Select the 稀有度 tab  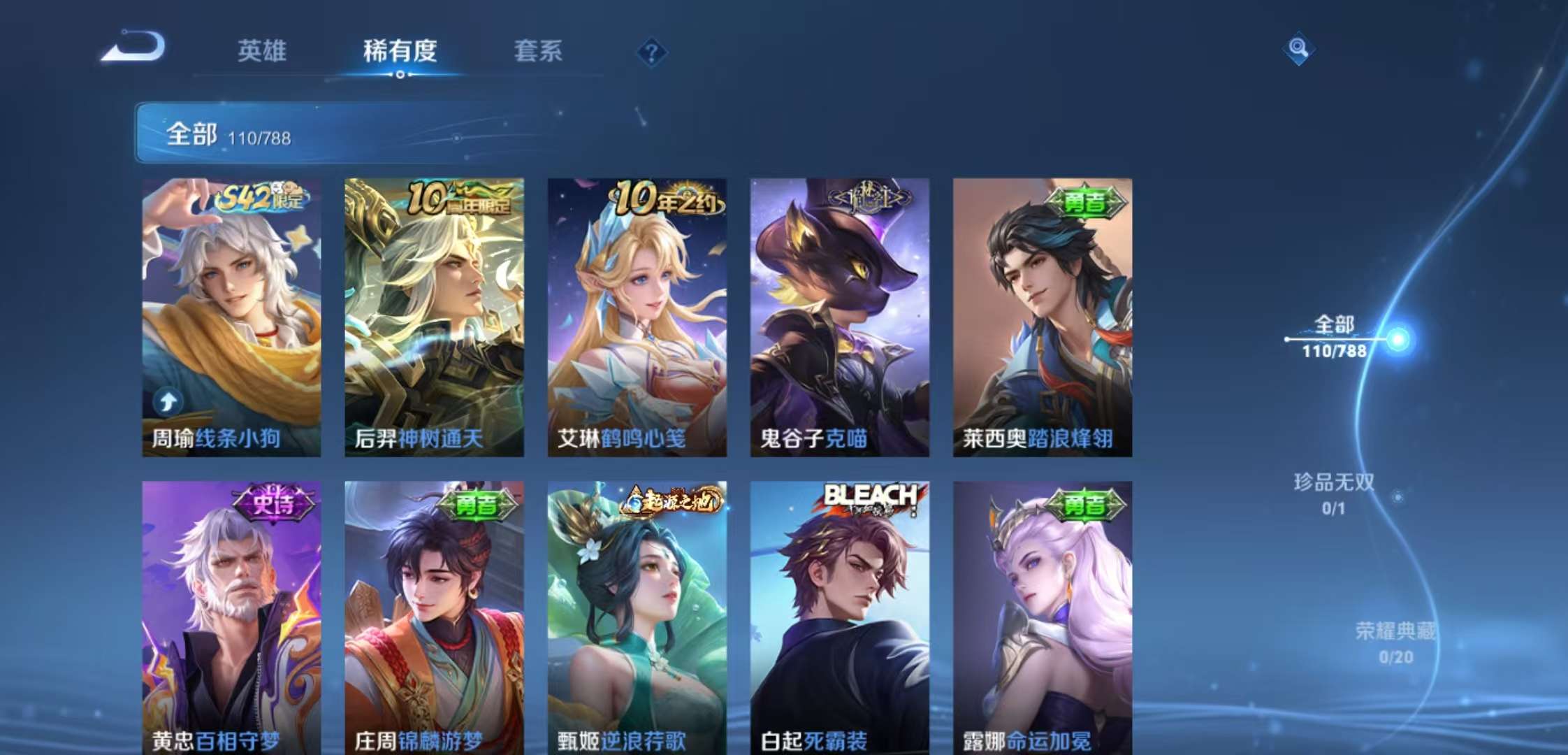(398, 52)
